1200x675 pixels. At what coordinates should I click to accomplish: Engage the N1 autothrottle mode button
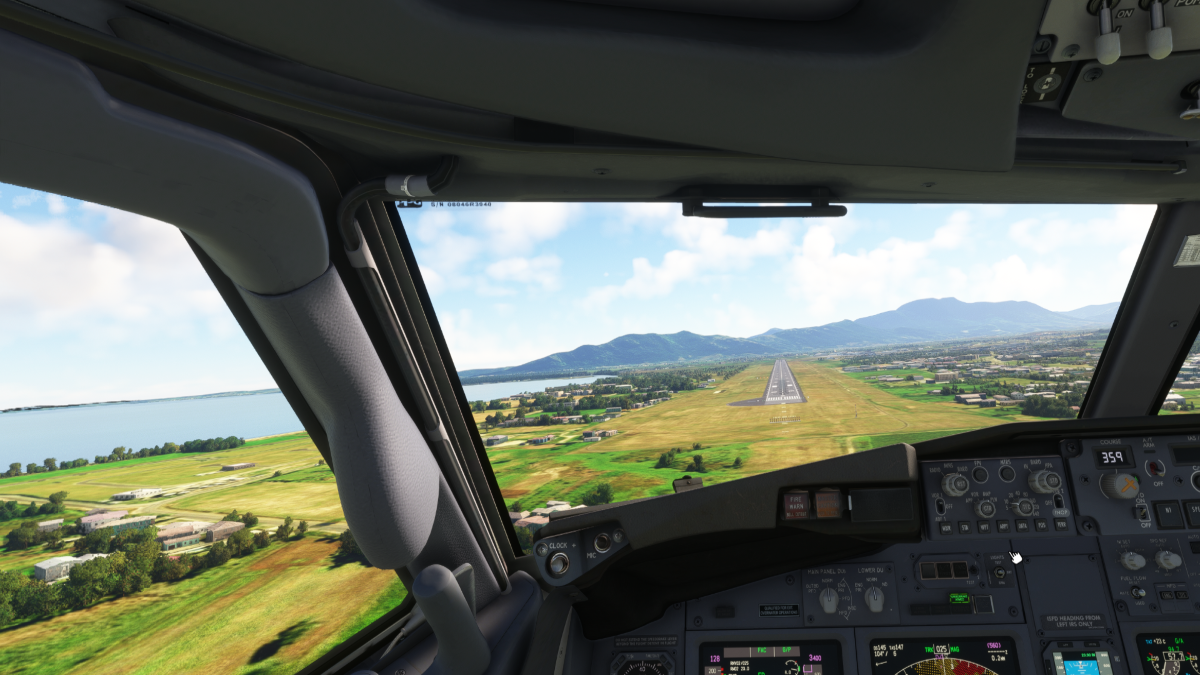(1168, 513)
